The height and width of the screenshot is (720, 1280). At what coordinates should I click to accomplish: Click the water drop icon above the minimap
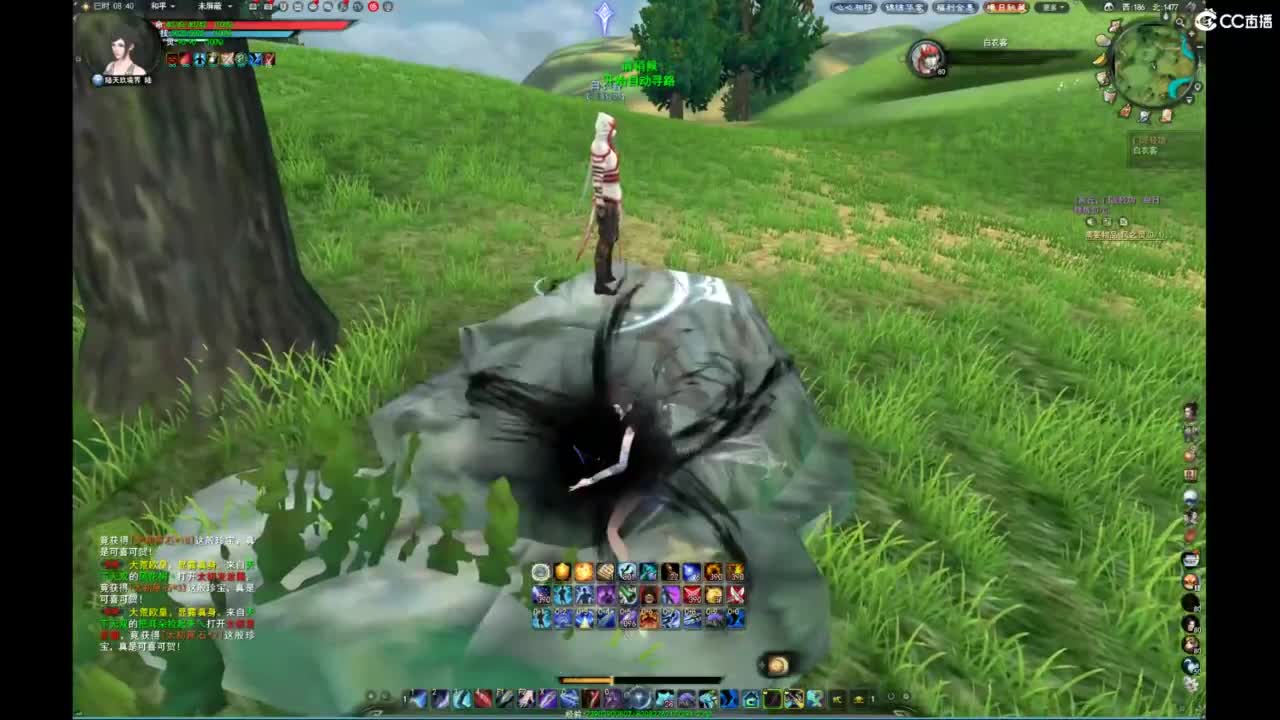(x=1166, y=16)
